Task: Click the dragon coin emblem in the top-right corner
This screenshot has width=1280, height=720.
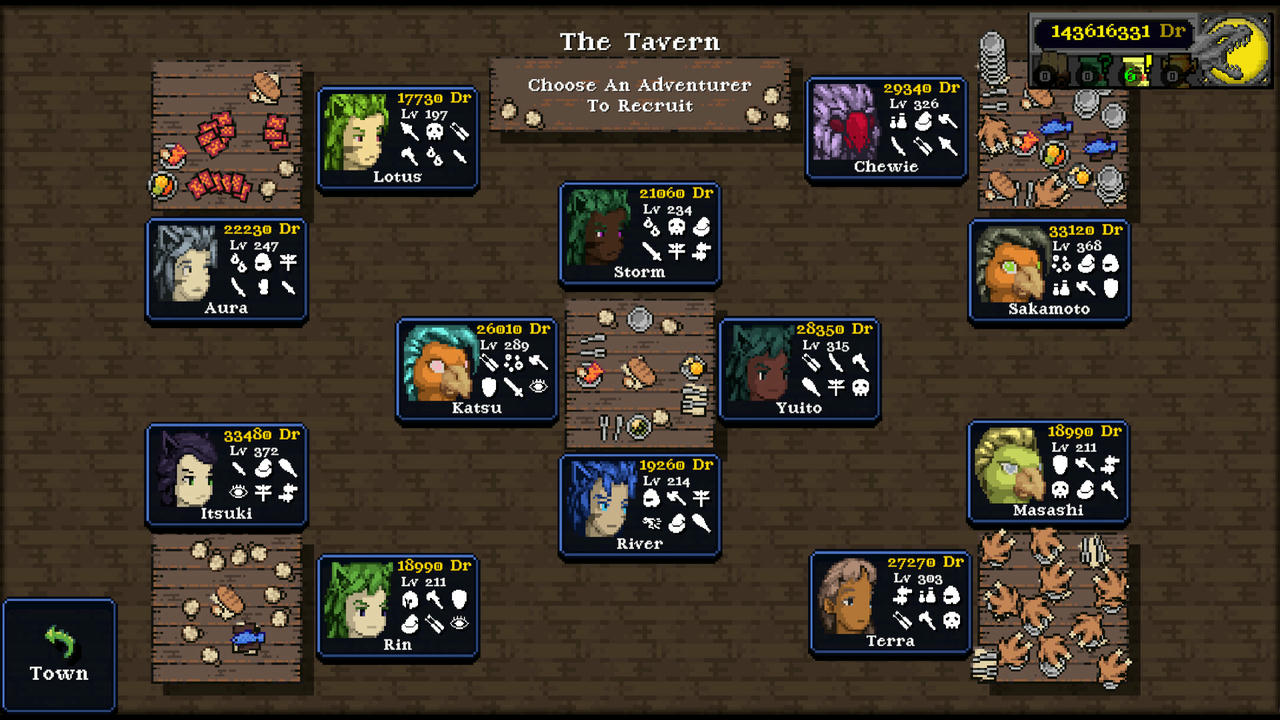Action: coord(1237,50)
